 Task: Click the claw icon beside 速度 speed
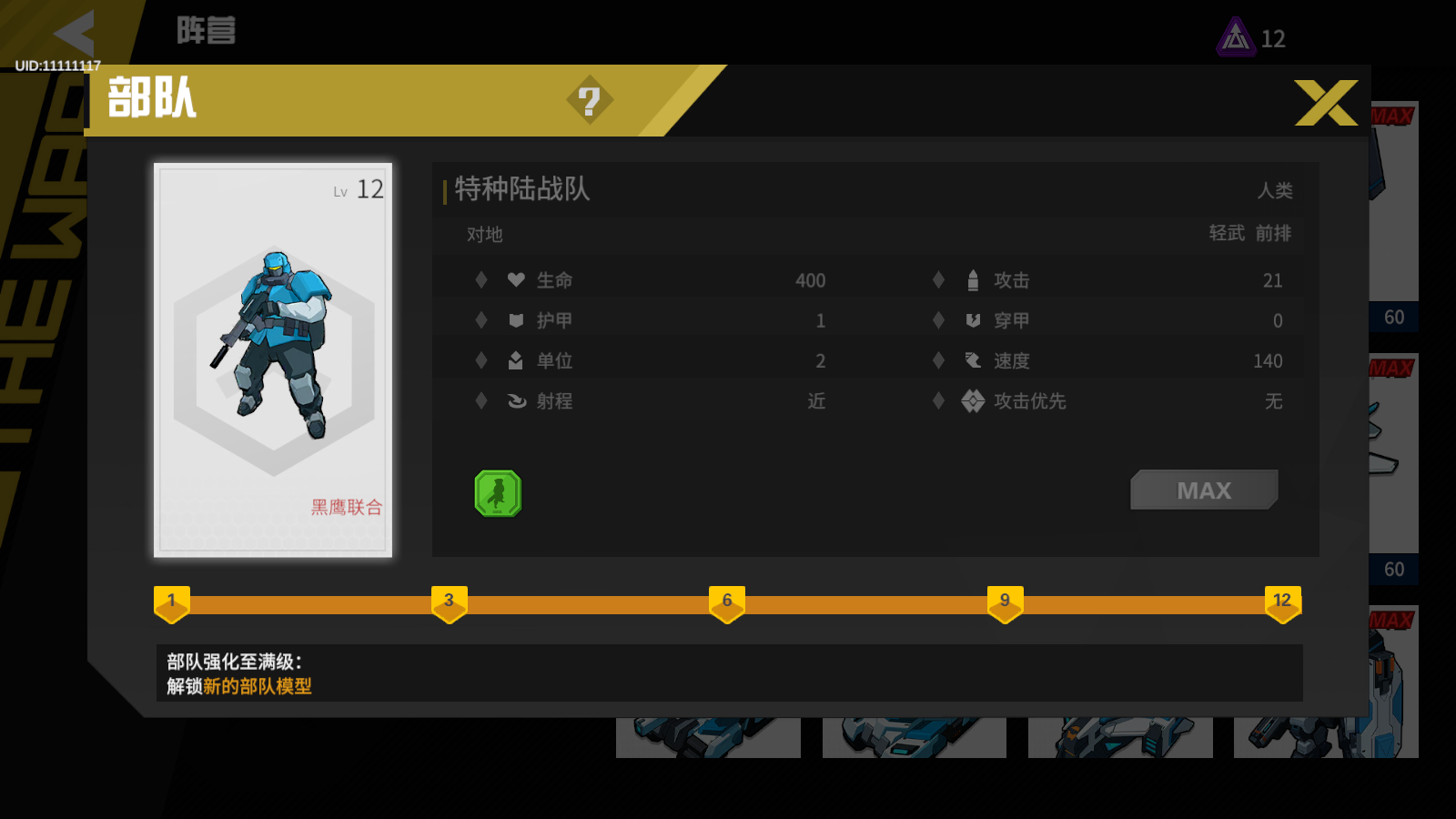pyautogui.click(x=971, y=359)
